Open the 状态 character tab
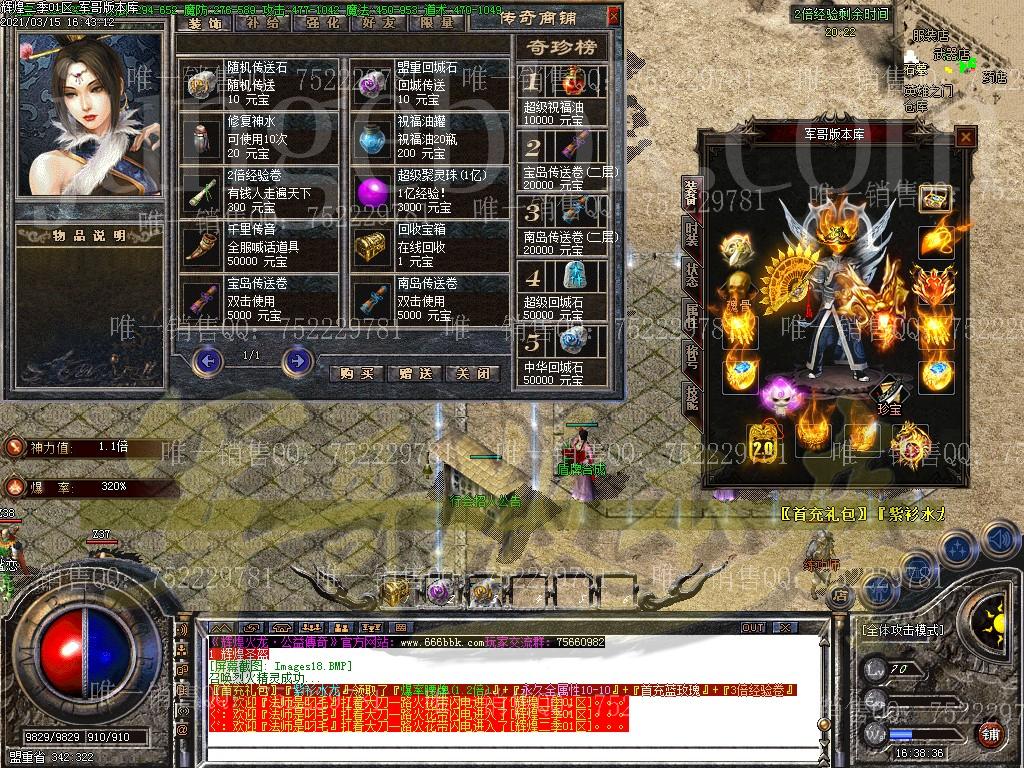 pos(692,272)
